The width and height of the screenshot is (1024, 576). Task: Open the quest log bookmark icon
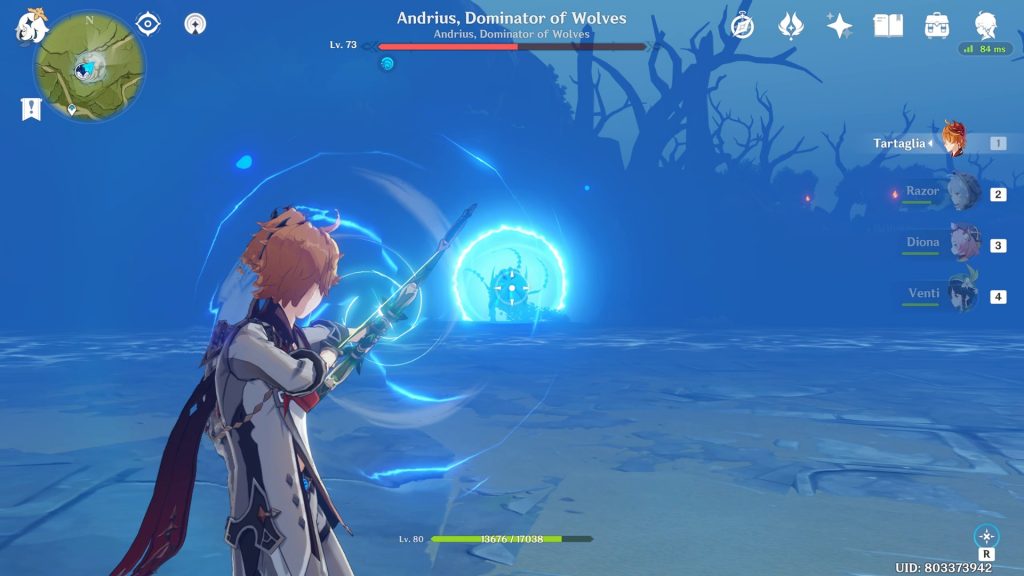tap(31, 109)
